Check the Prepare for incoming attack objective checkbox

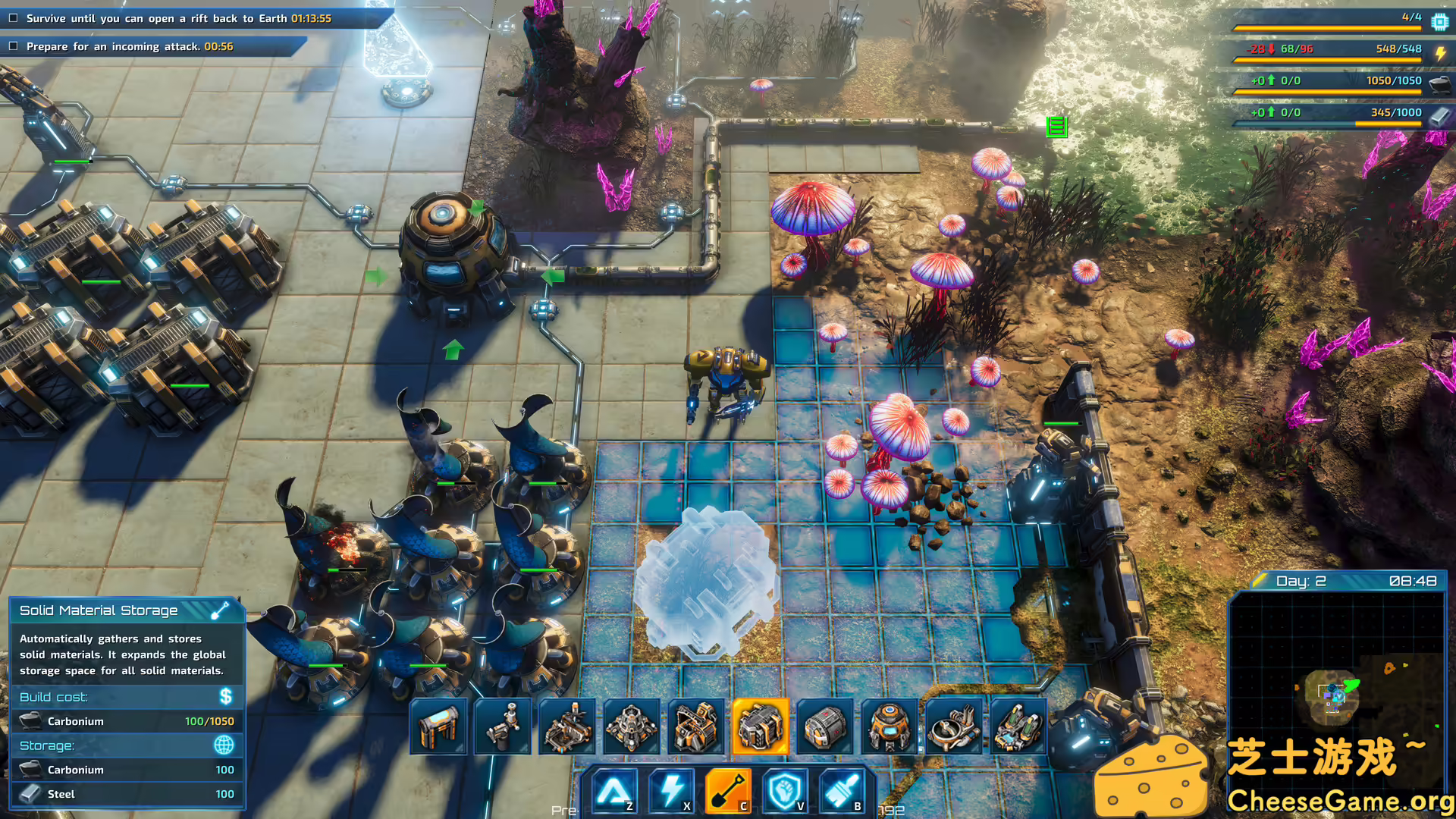pos(12,46)
